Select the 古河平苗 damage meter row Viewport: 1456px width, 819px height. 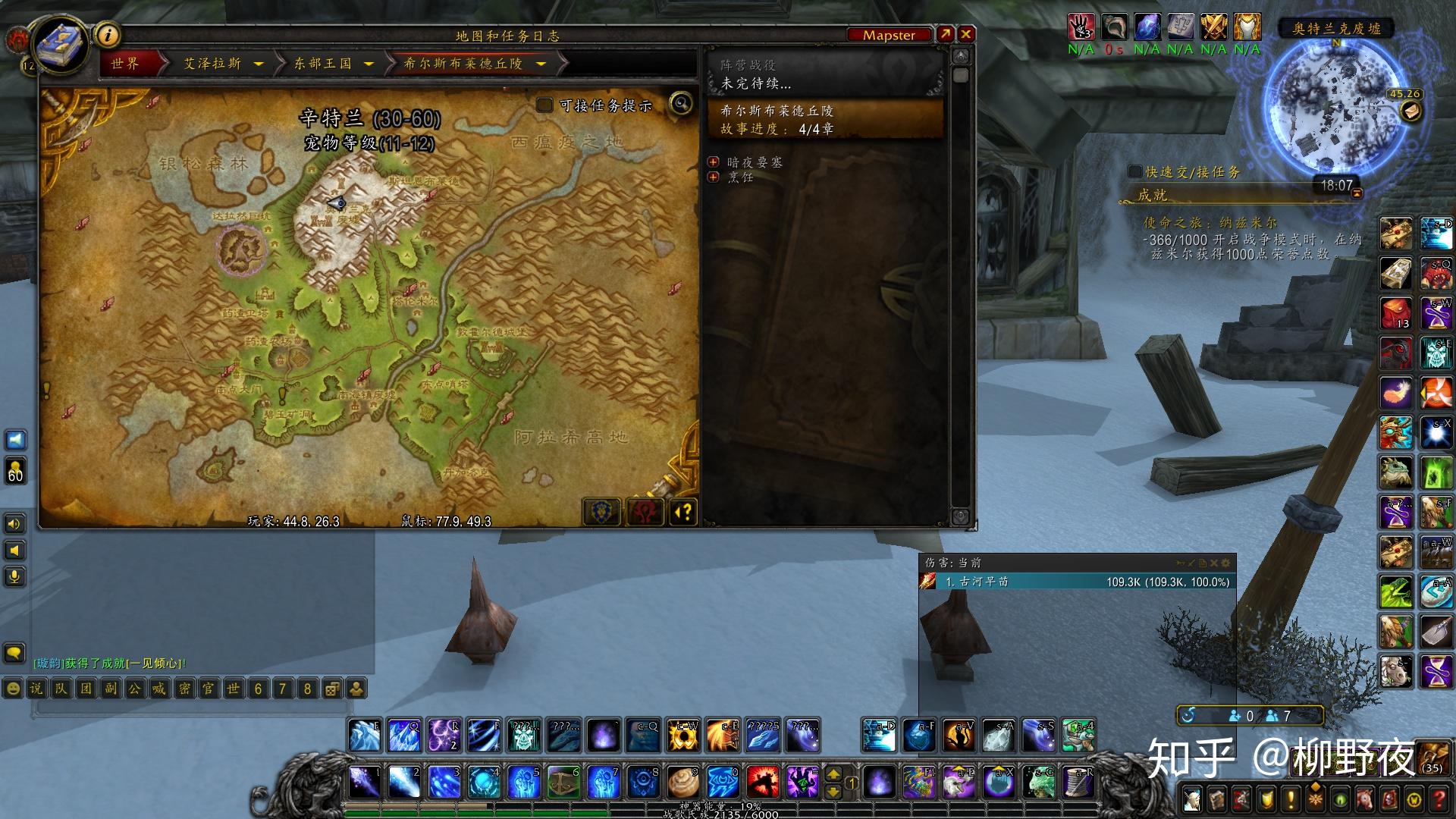1077,582
